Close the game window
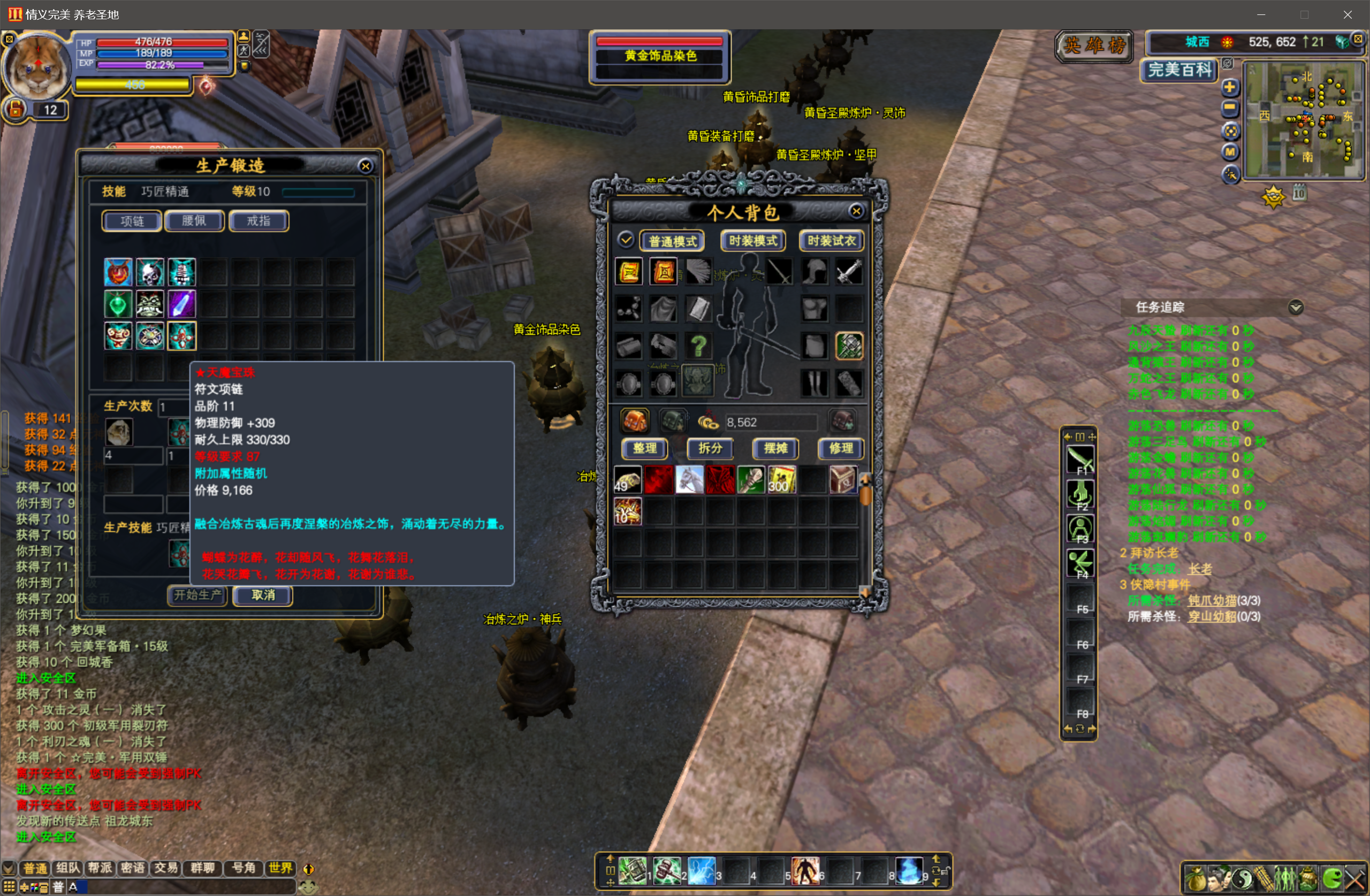1370x896 pixels. pos(1348,14)
